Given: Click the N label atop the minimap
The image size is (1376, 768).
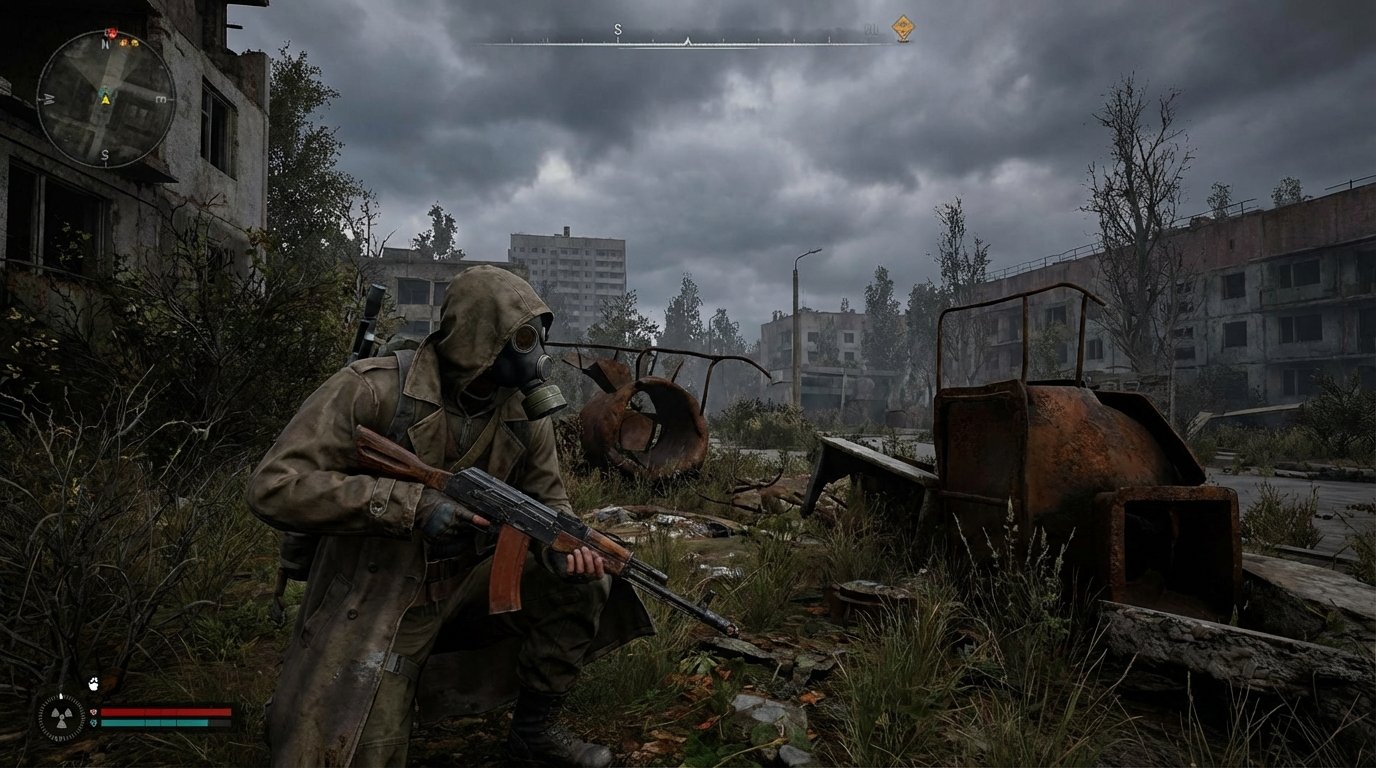Looking at the screenshot, I should (105, 43).
